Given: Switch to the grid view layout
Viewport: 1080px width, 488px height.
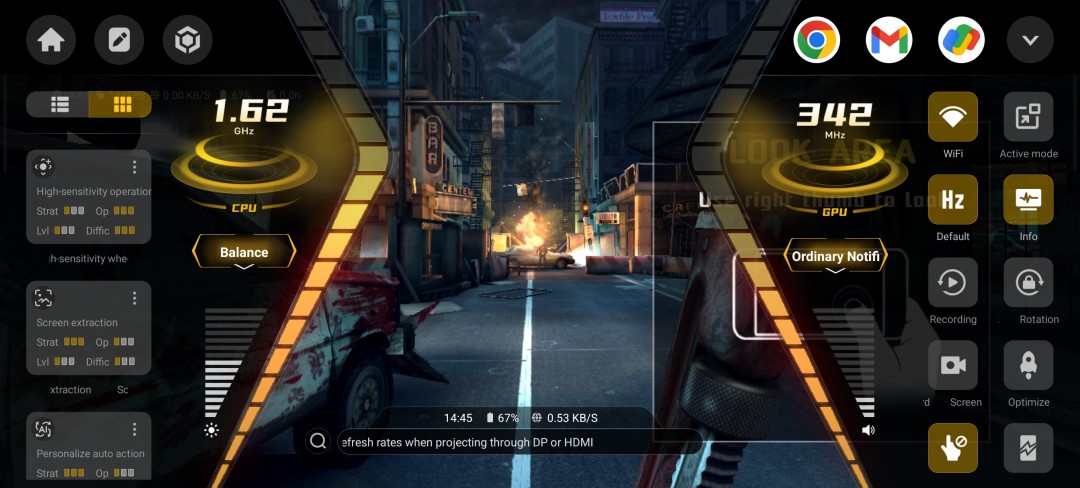Looking at the screenshot, I should pyautogui.click(x=122, y=104).
